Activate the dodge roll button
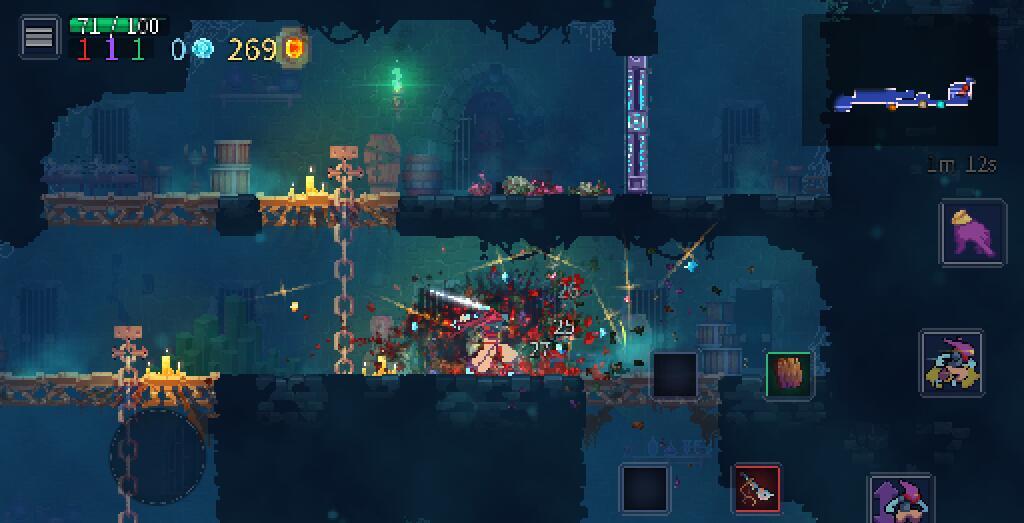Screen dimensions: 1024x523 click(951, 363)
